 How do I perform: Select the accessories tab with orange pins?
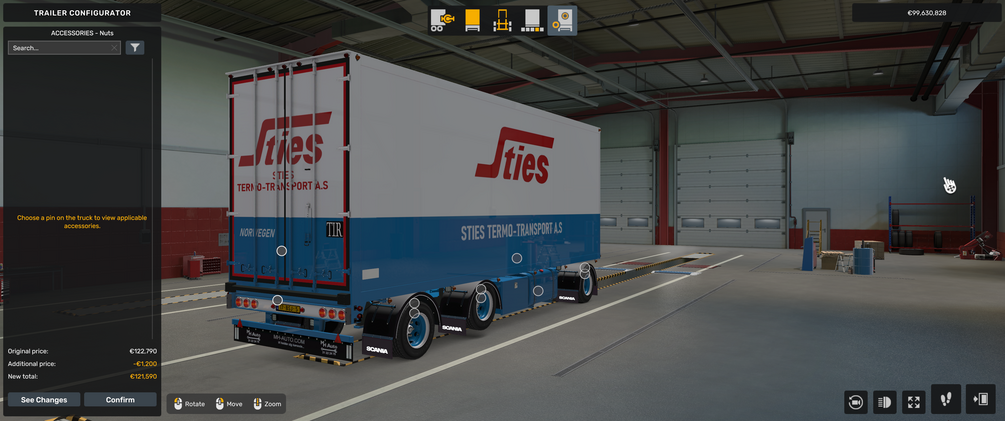point(563,20)
